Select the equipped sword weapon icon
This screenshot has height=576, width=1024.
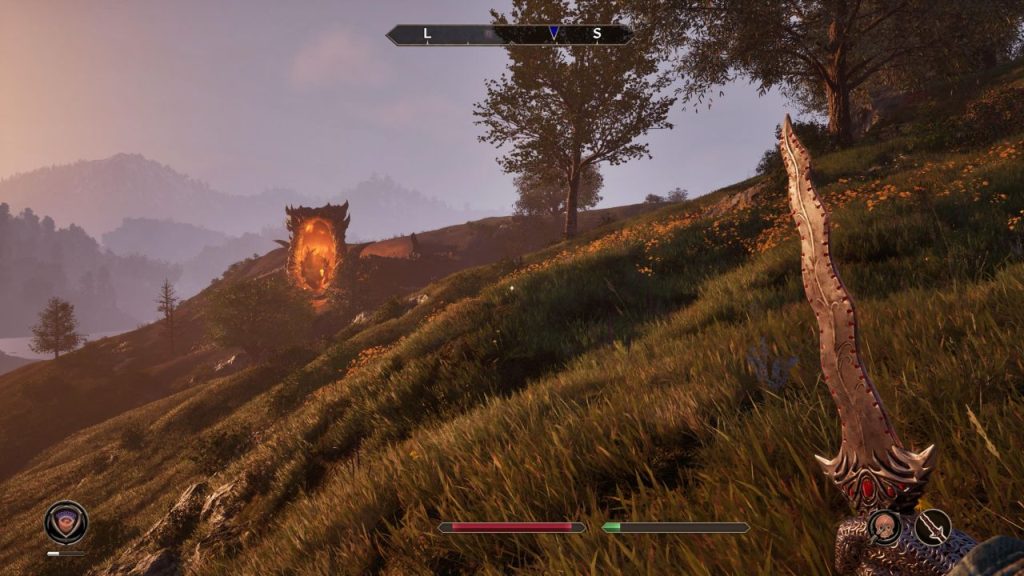click(932, 526)
